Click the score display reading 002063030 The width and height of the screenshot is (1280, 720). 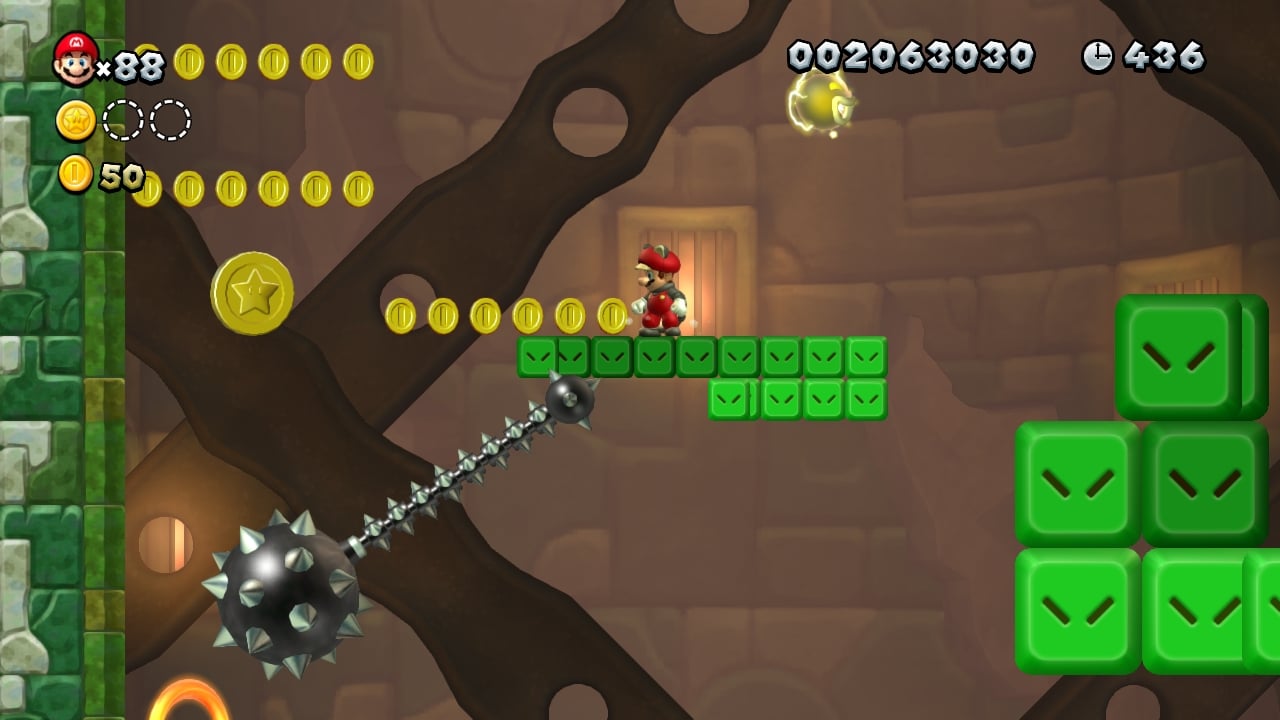point(910,55)
